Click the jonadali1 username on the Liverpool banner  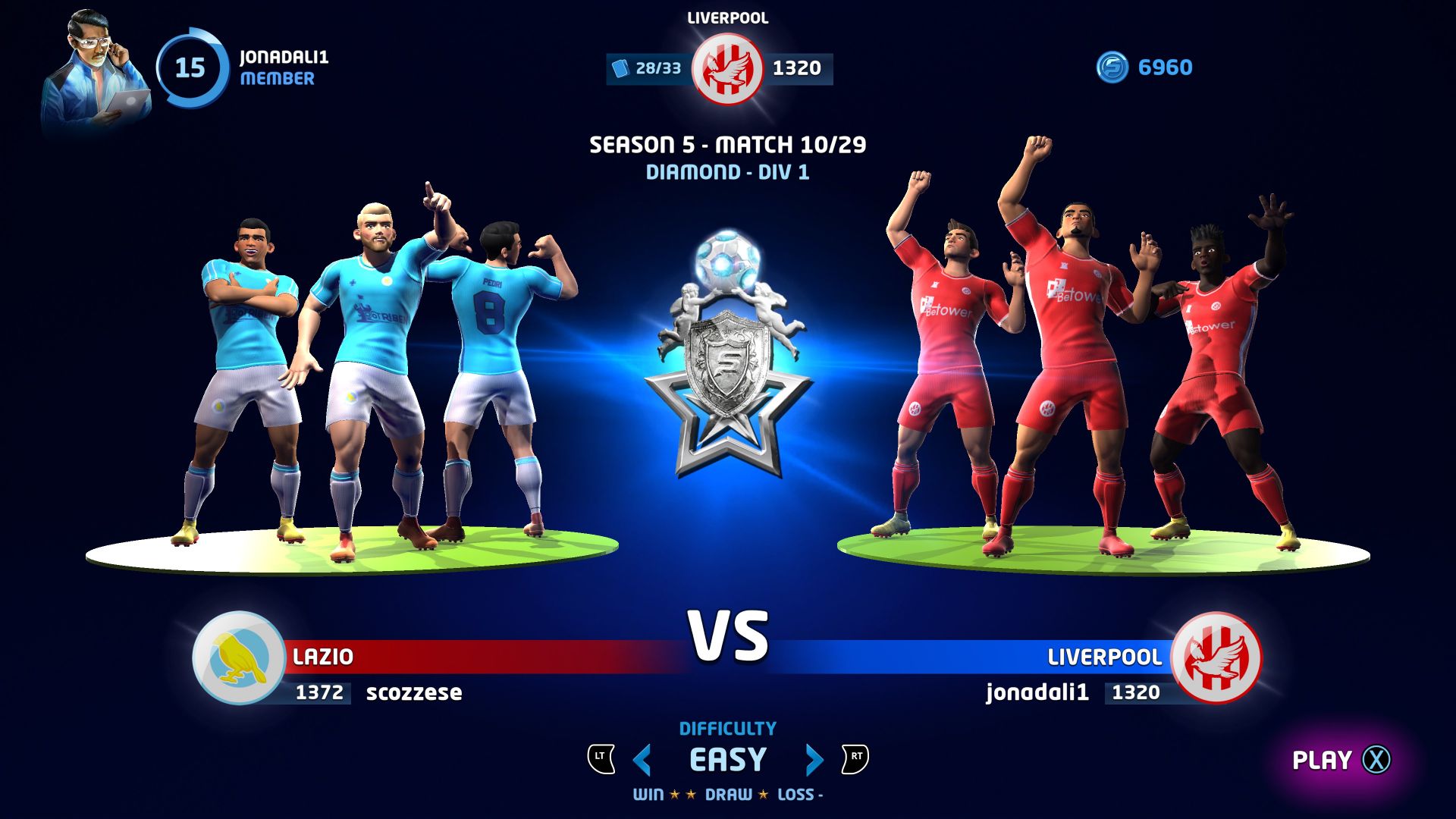(x=1037, y=692)
